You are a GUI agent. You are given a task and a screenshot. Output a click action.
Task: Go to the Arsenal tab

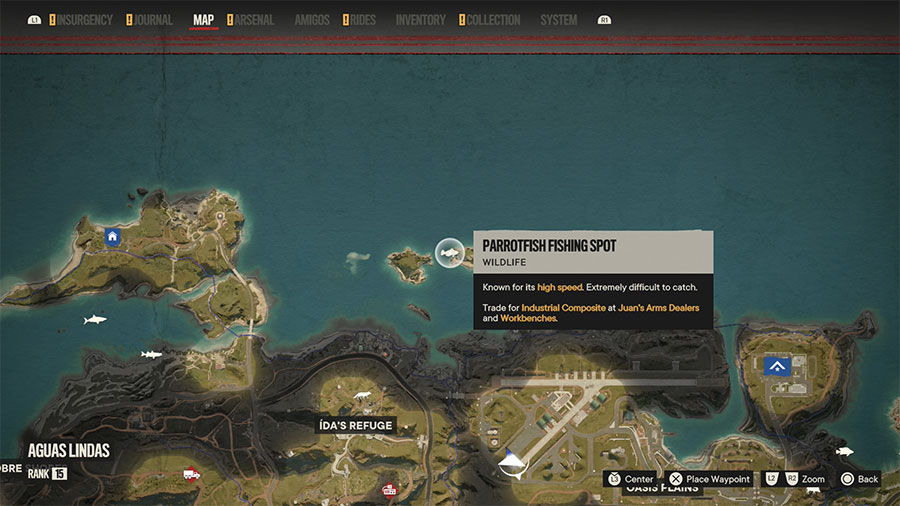254,20
